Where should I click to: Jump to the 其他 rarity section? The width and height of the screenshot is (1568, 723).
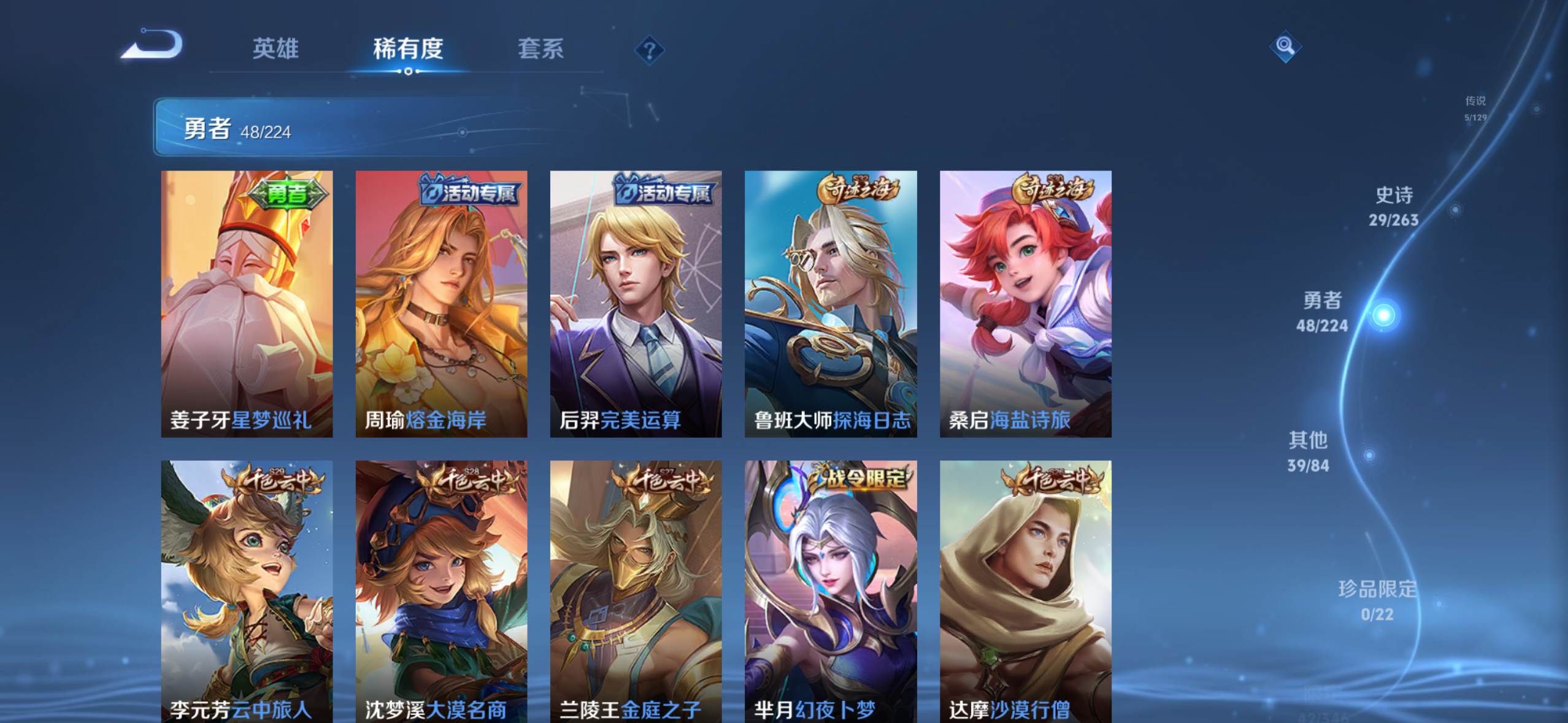(x=1308, y=451)
